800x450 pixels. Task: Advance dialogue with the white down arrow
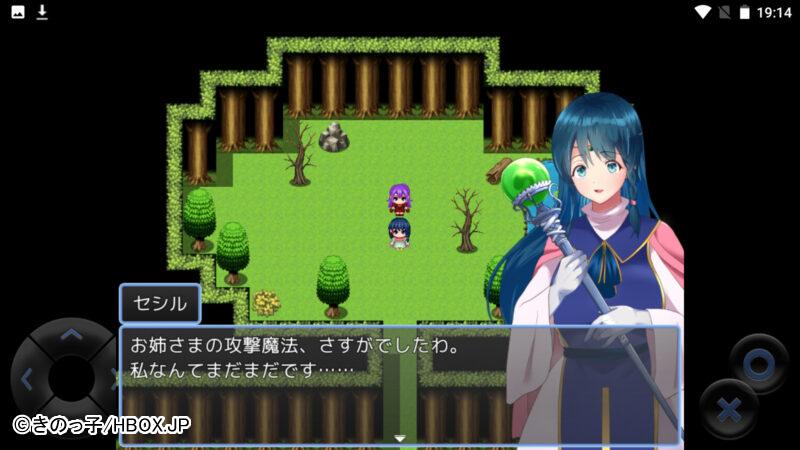click(x=400, y=438)
